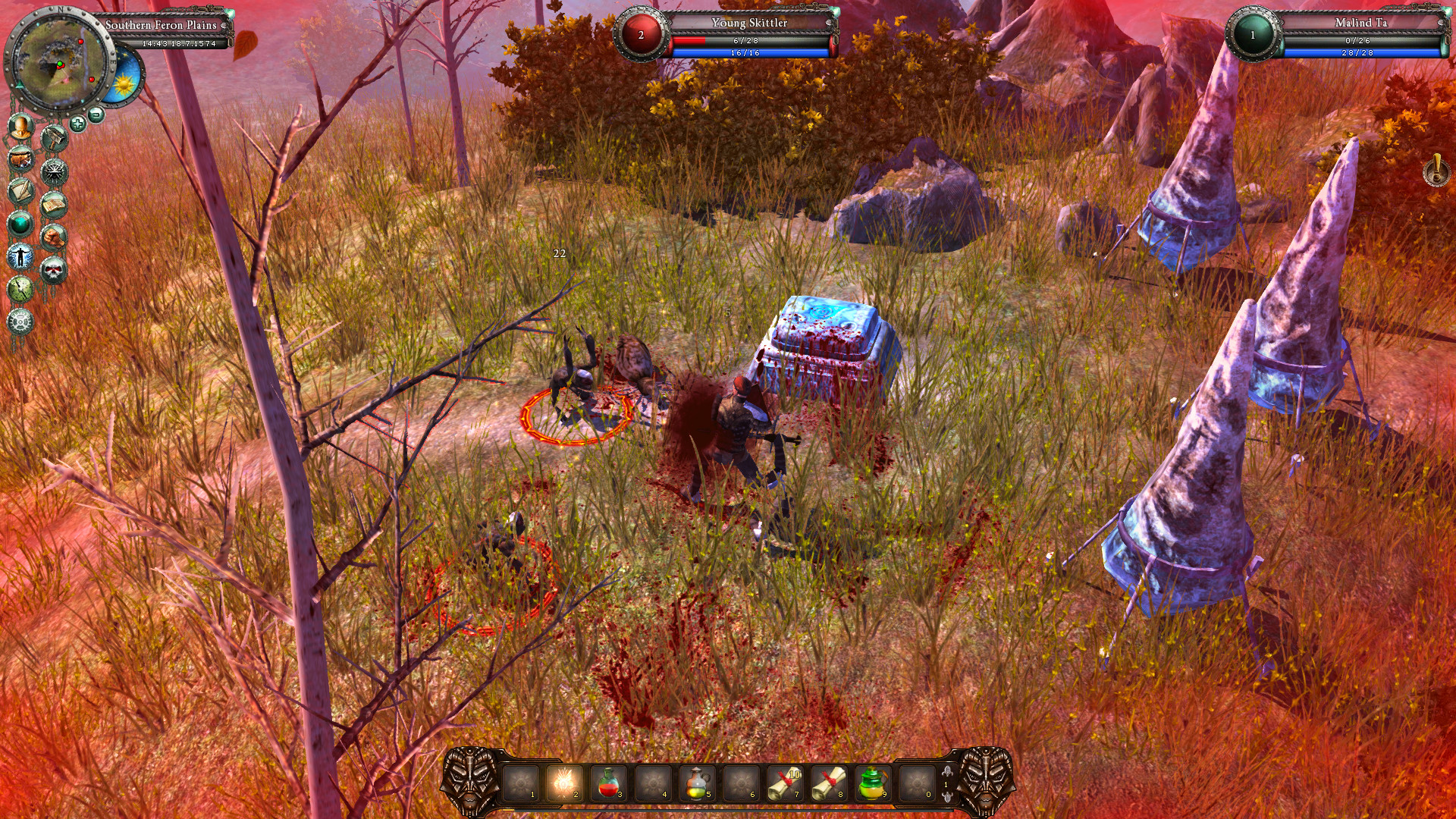Open the logbook icon in the sidebar
This screenshot has width=1456, height=819.
coord(53,205)
